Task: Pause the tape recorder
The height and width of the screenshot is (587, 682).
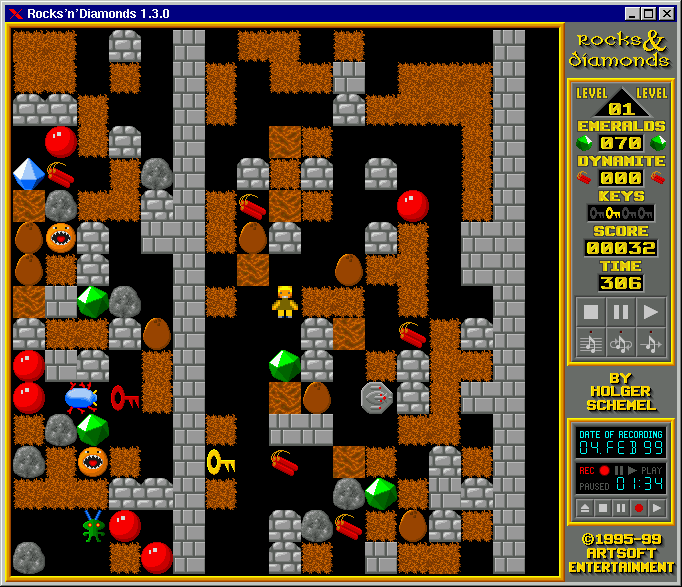Action: (620, 508)
